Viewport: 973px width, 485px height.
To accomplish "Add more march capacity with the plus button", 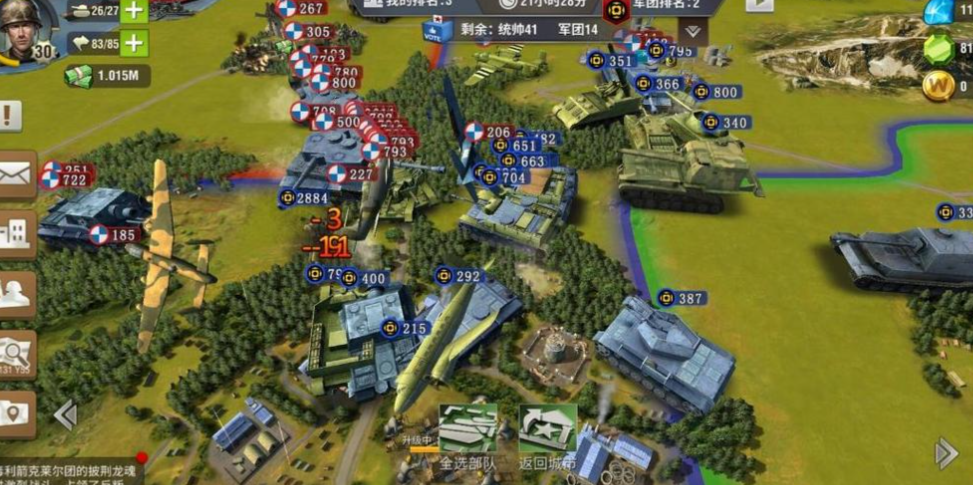I will [134, 43].
